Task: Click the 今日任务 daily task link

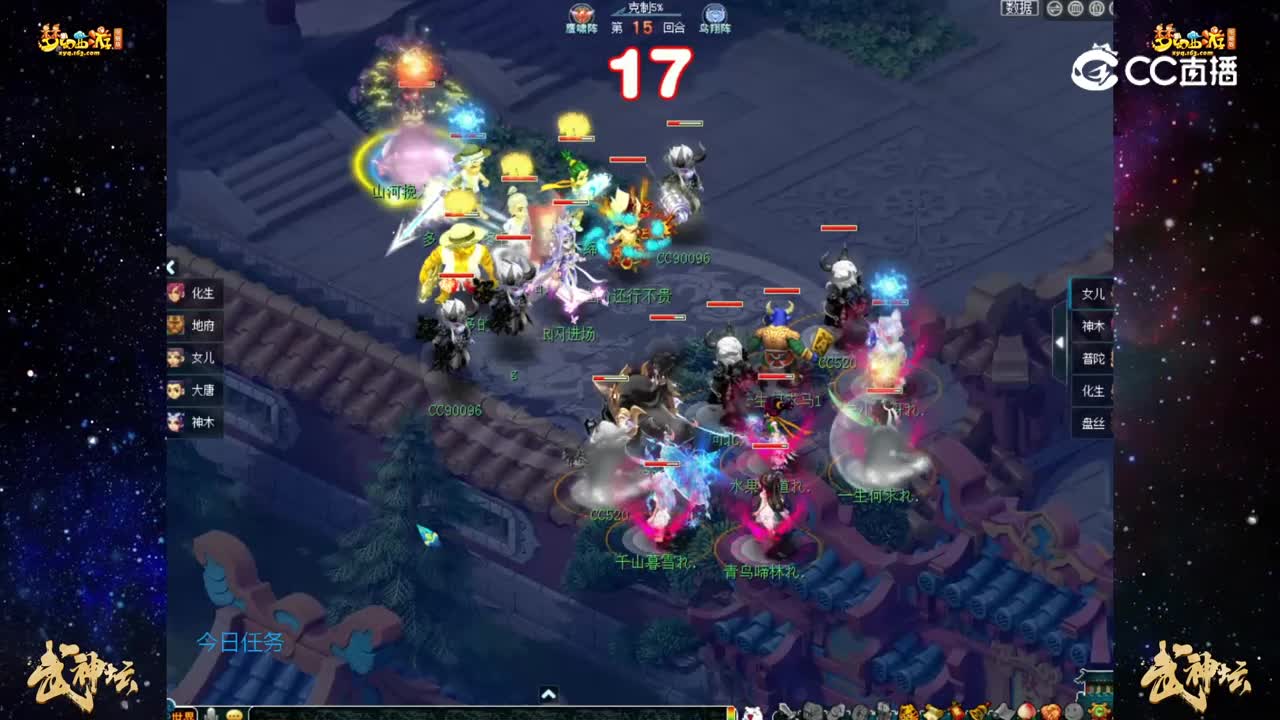Action: [x=238, y=642]
